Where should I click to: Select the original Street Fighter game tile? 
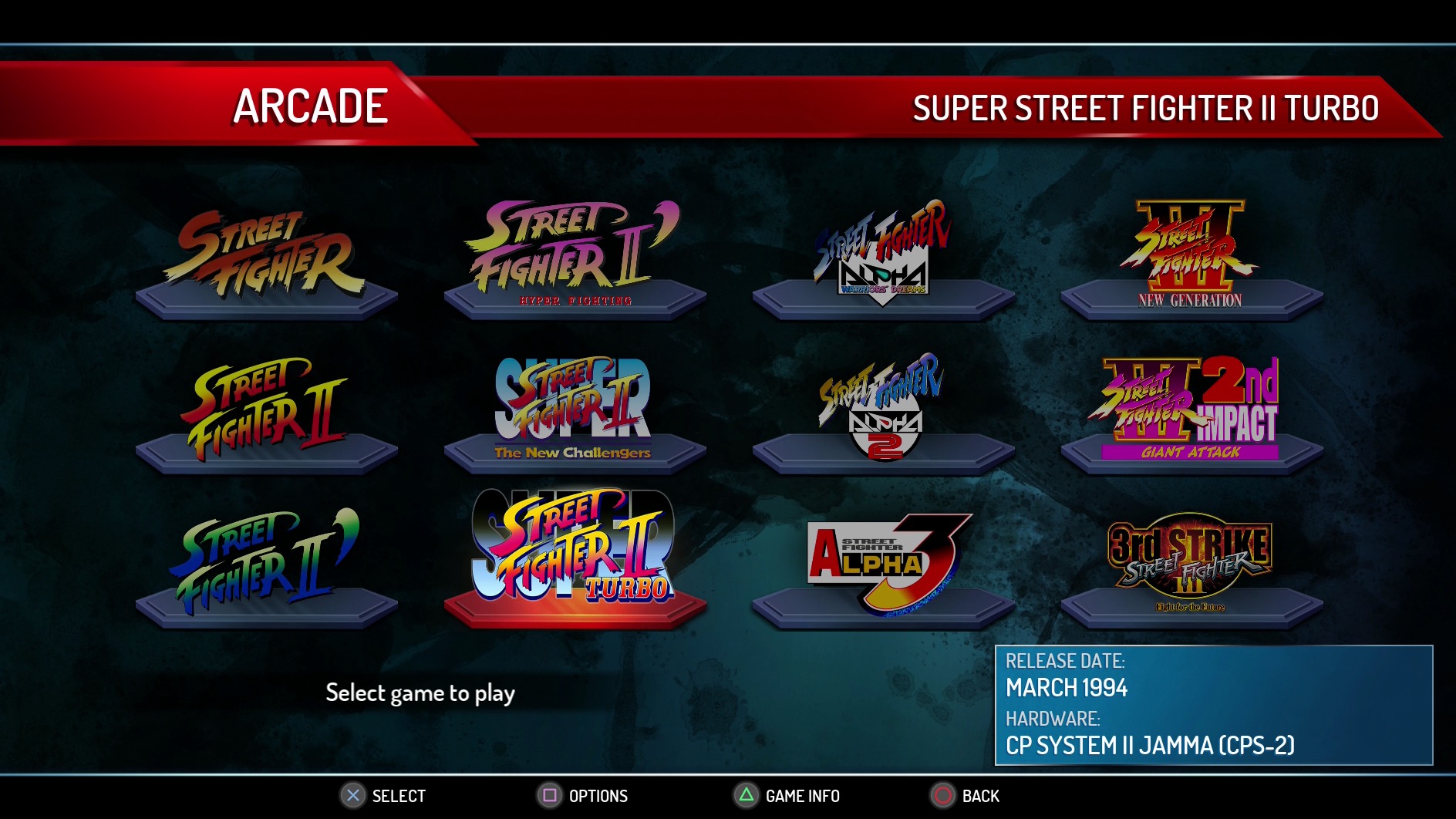pyautogui.click(x=266, y=258)
